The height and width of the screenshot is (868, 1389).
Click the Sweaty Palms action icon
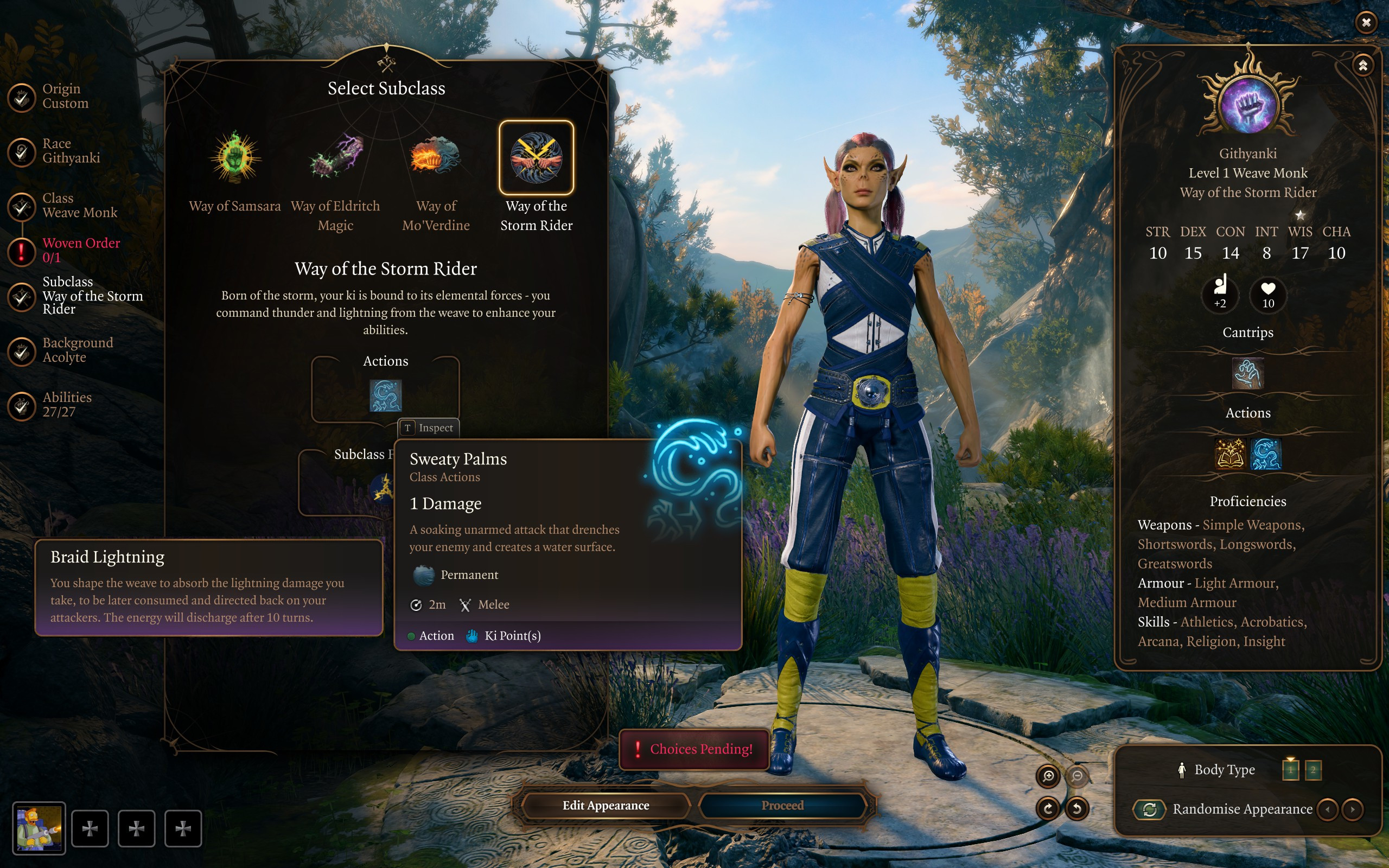point(385,395)
